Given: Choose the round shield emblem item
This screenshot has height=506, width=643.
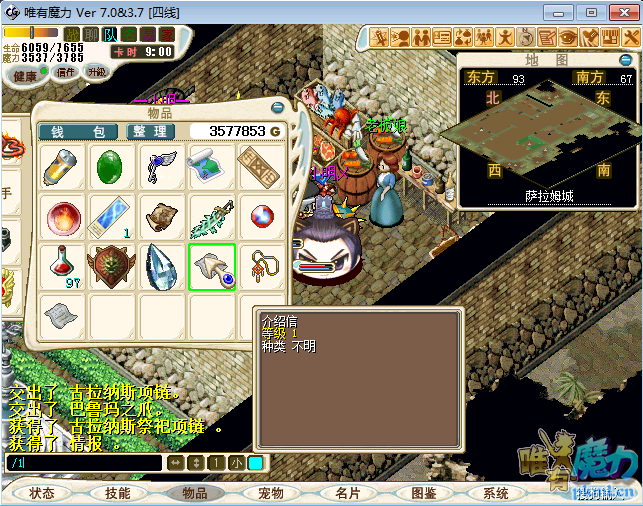Looking at the screenshot, I should (113, 267).
